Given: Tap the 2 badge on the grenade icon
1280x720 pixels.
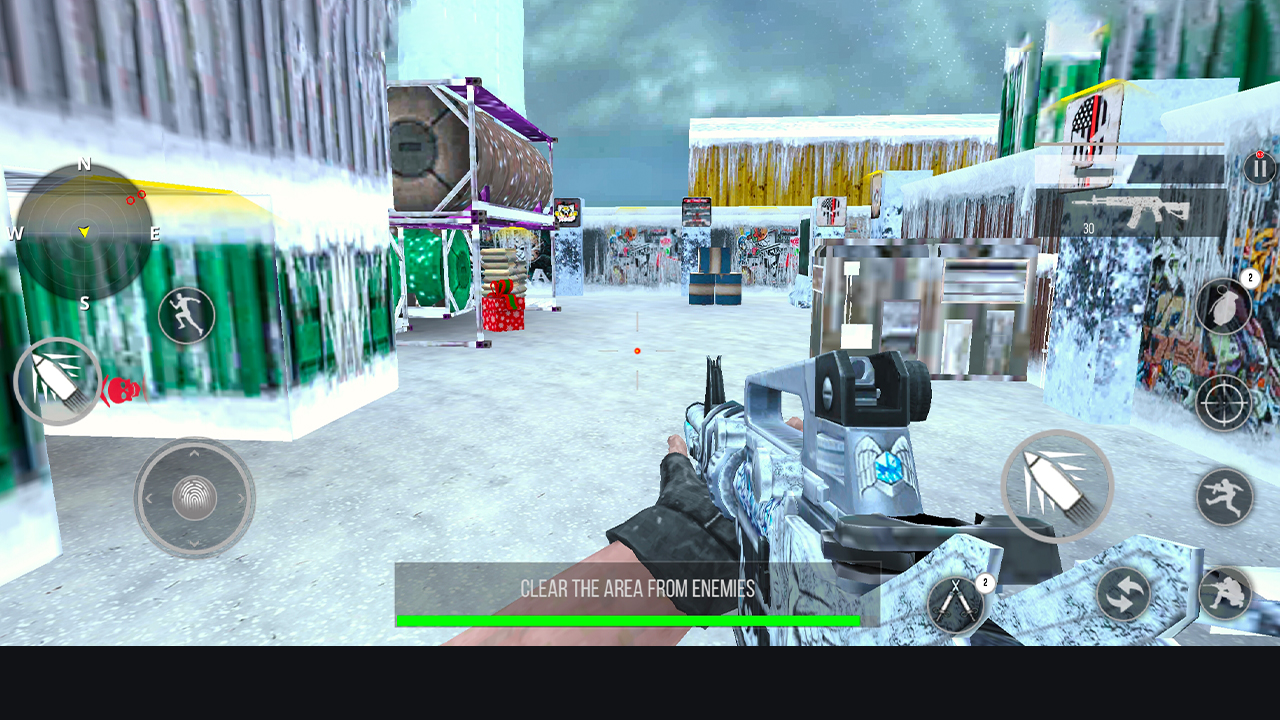Looking at the screenshot, I should pyautogui.click(x=1250, y=277).
